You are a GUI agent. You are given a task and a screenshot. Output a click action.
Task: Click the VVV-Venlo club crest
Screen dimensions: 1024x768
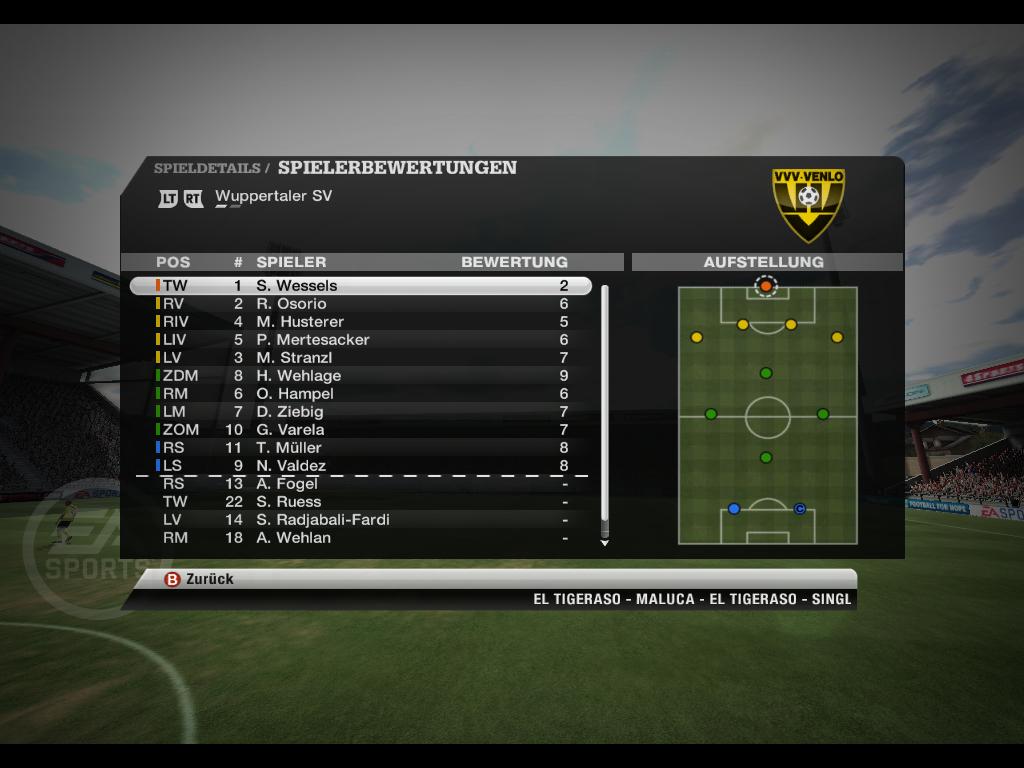pos(808,204)
